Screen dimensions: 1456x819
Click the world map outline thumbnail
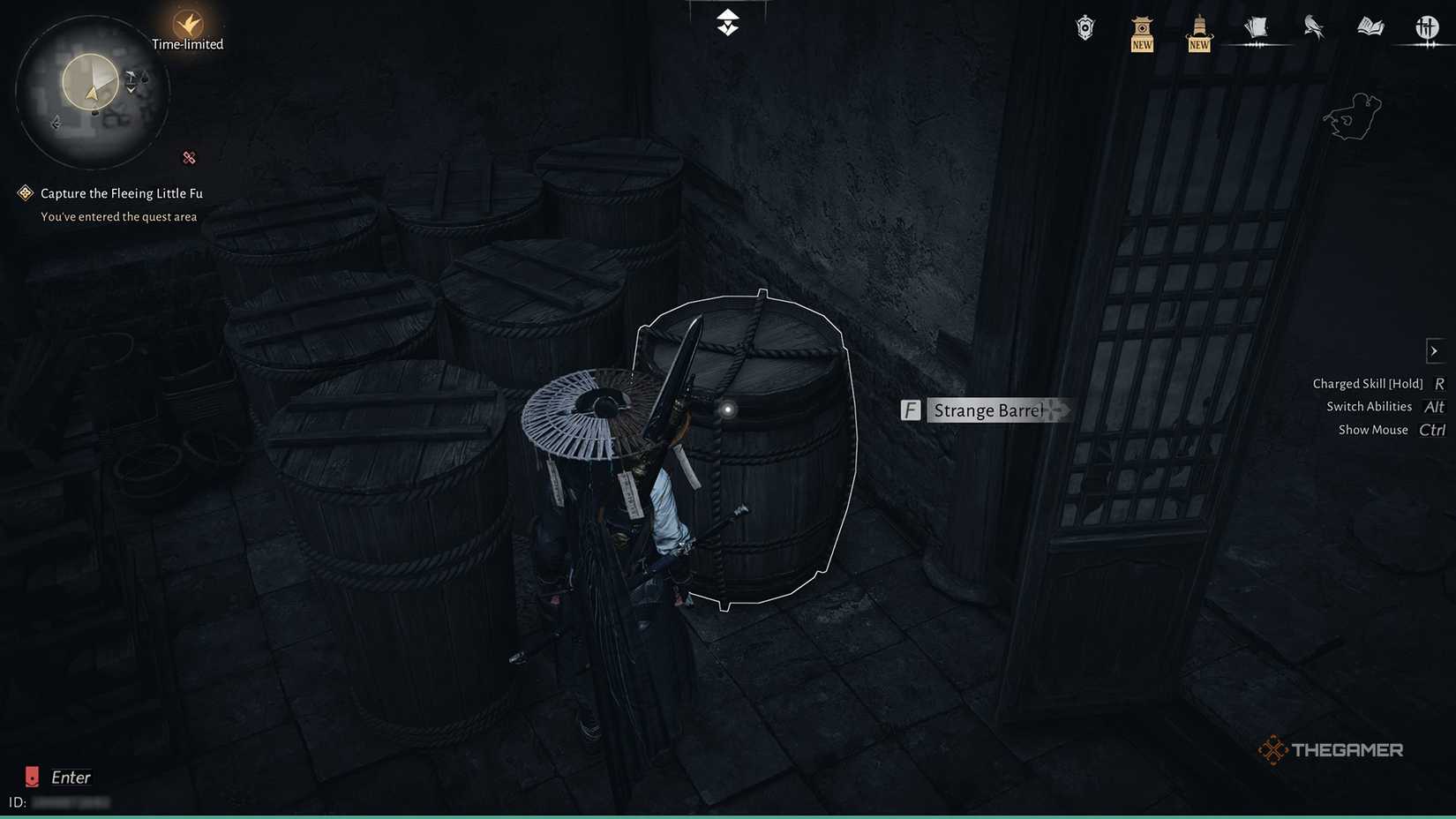pyautogui.click(x=1351, y=115)
